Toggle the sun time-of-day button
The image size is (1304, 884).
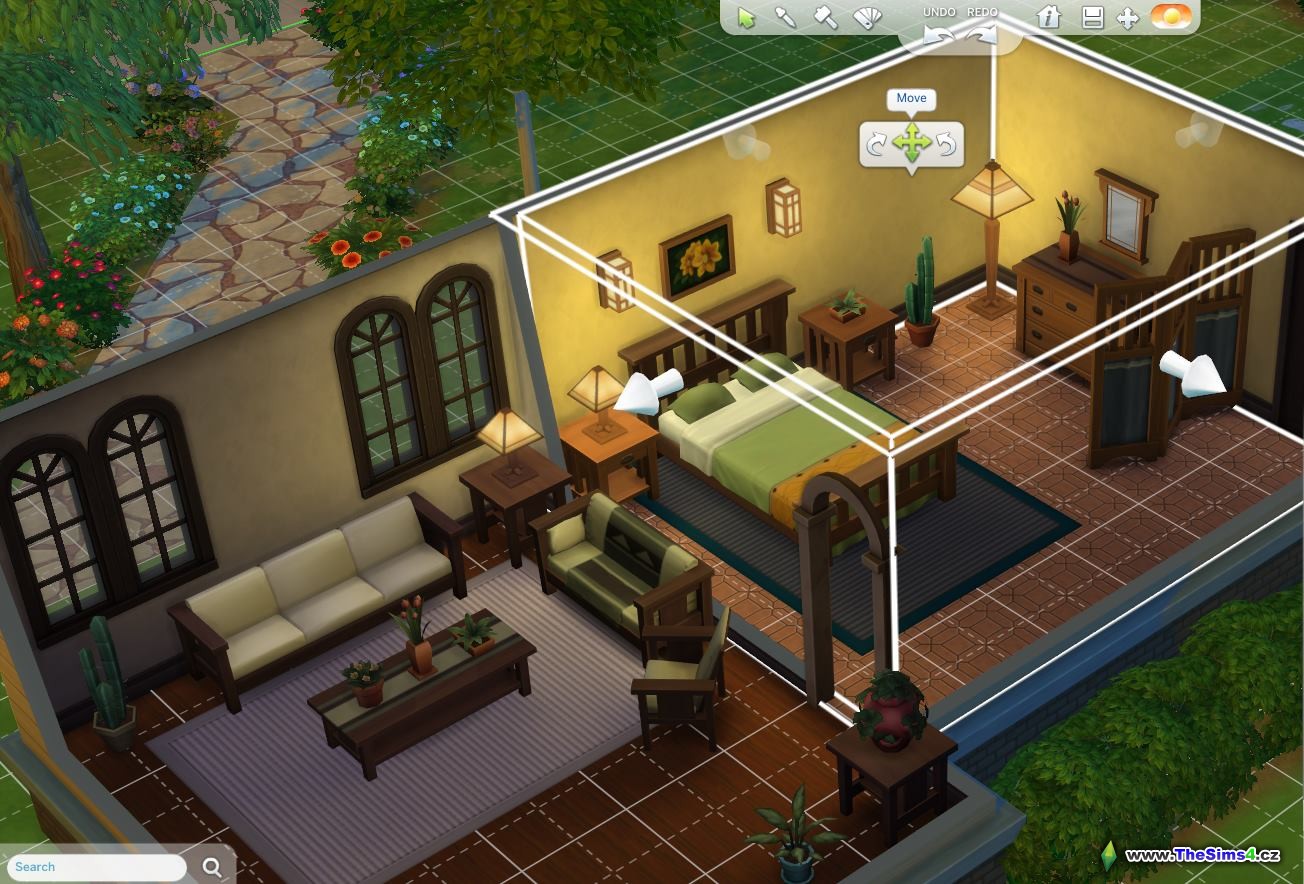tap(1171, 17)
